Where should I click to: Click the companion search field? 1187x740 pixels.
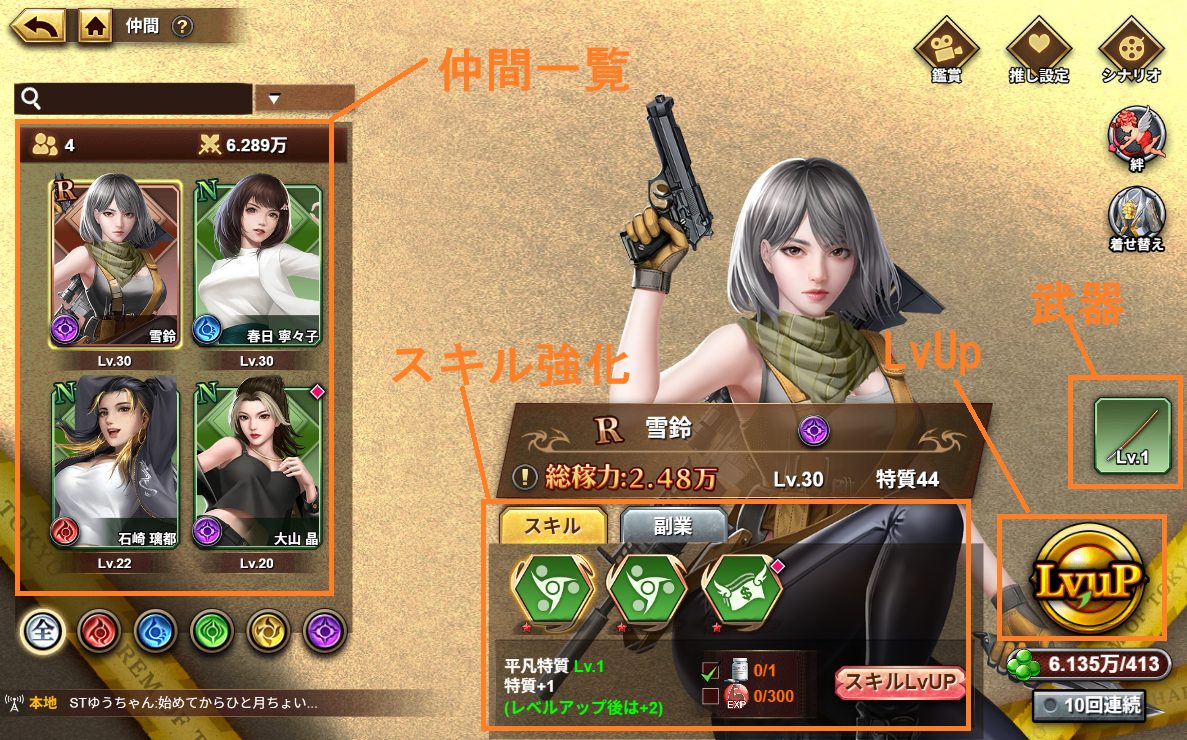(133, 98)
